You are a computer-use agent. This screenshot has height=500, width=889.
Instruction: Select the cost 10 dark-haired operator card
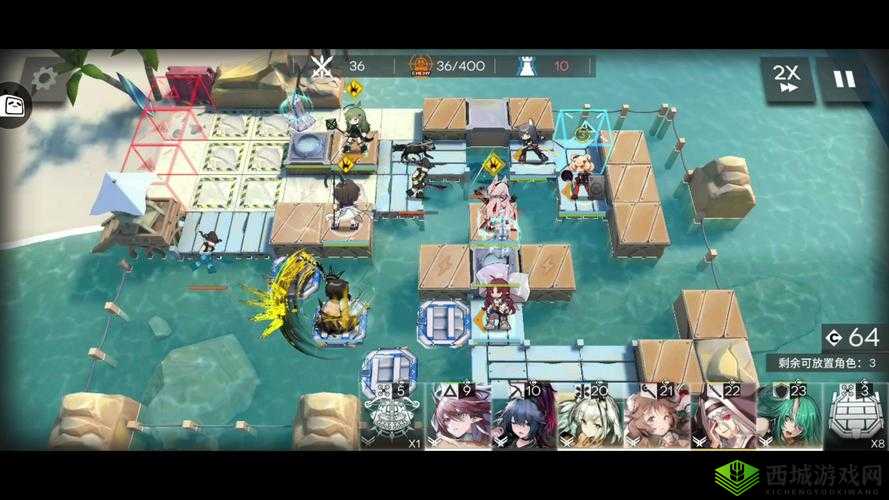click(524, 415)
